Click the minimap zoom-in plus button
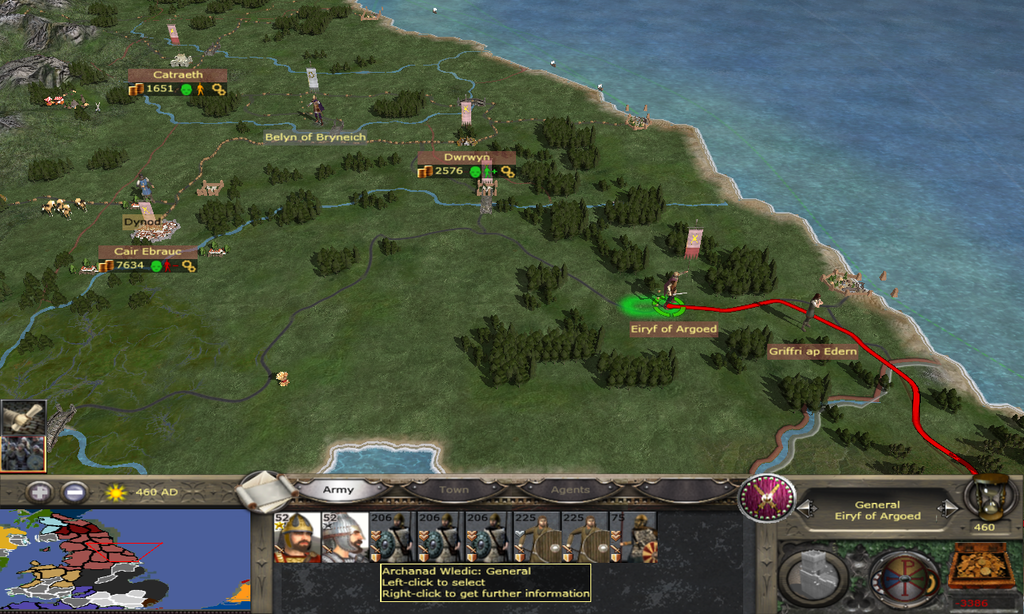Screen dimensions: 1024x614 pyautogui.click(x=39, y=492)
